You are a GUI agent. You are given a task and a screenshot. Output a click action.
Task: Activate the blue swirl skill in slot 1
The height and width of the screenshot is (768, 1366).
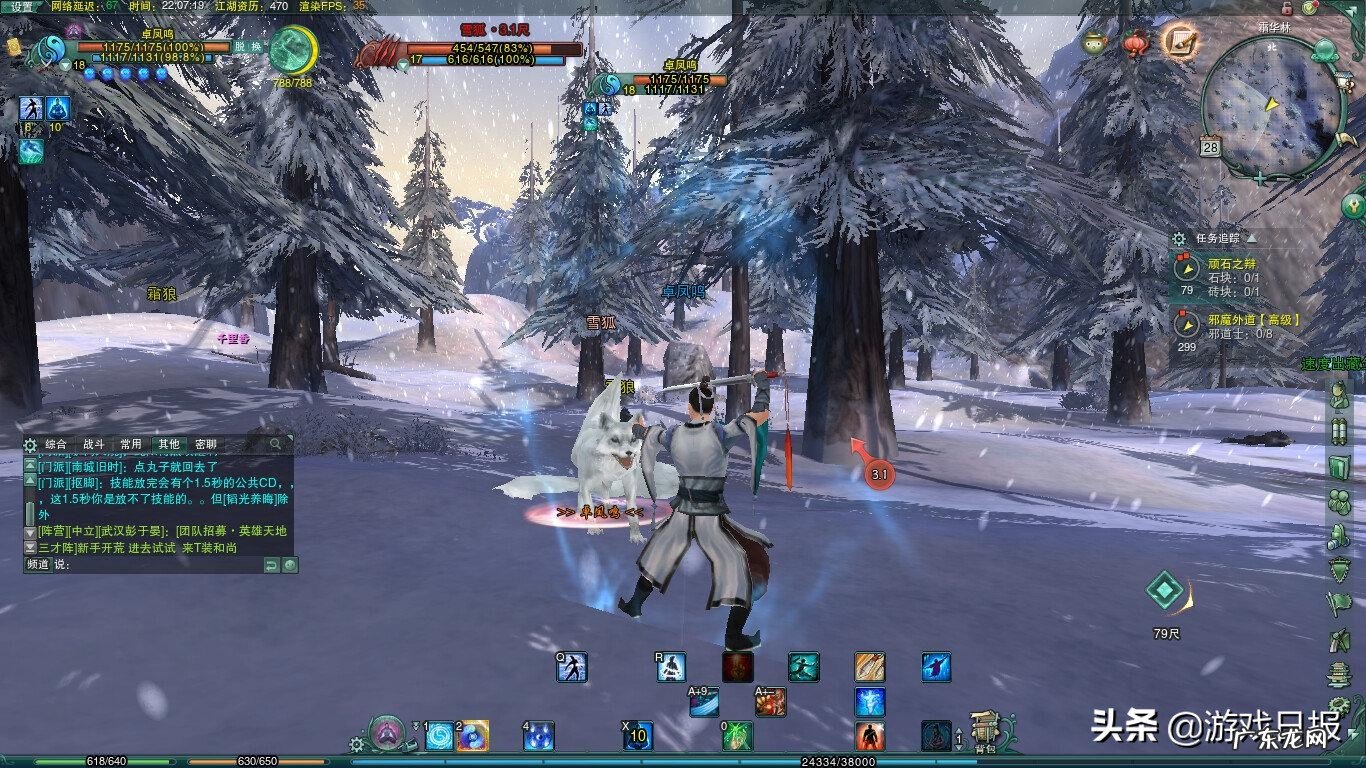(x=439, y=736)
